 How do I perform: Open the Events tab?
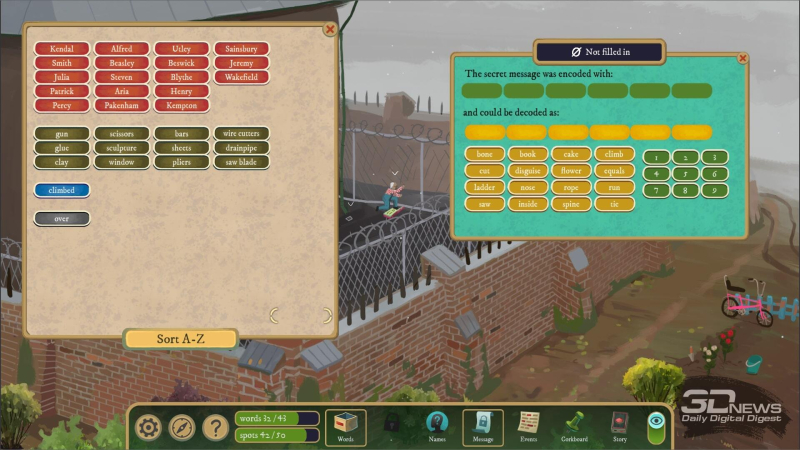click(x=528, y=427)
